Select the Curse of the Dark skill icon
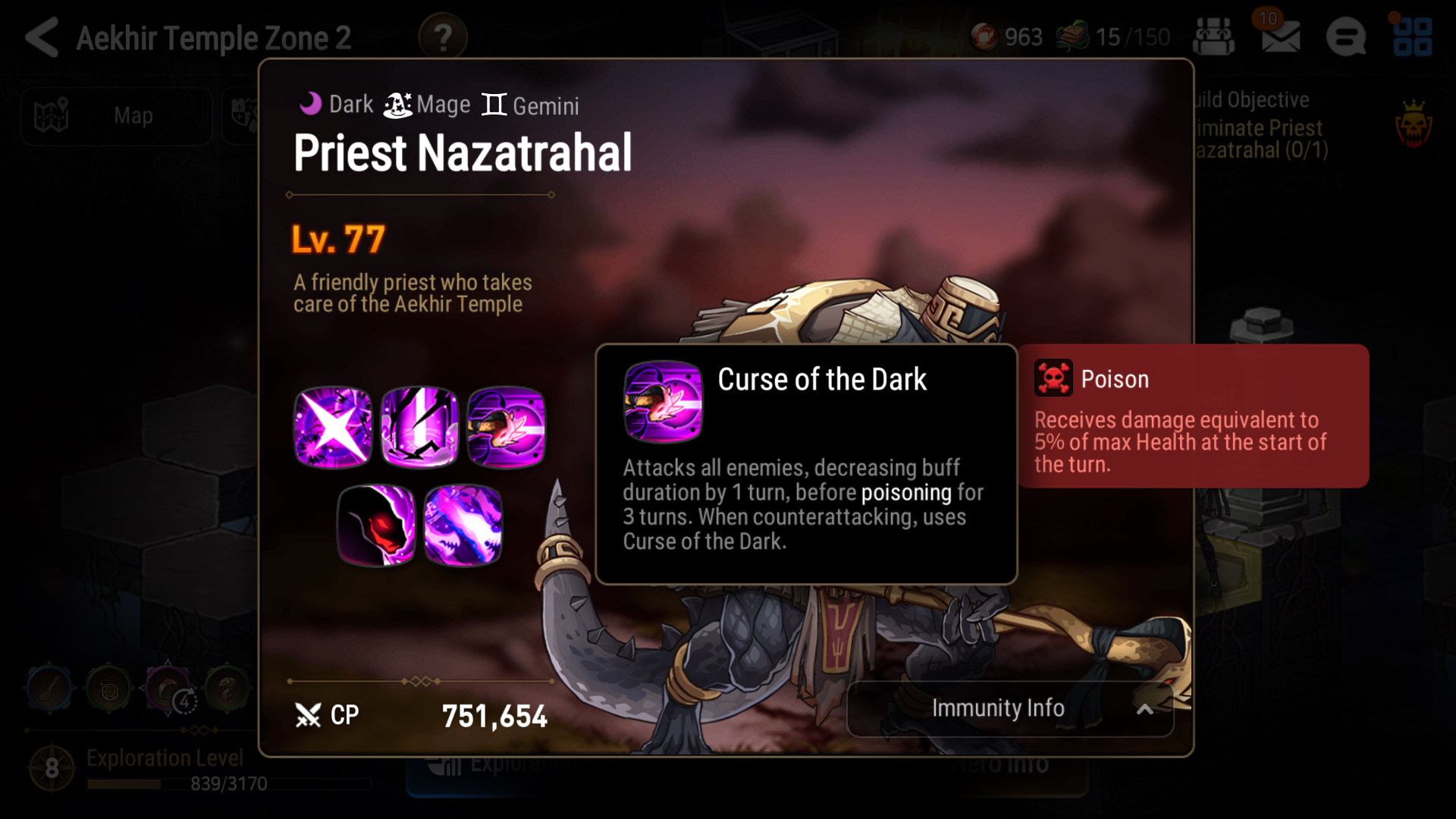Screen dimensions: 1456x819 tap(506, 427)
